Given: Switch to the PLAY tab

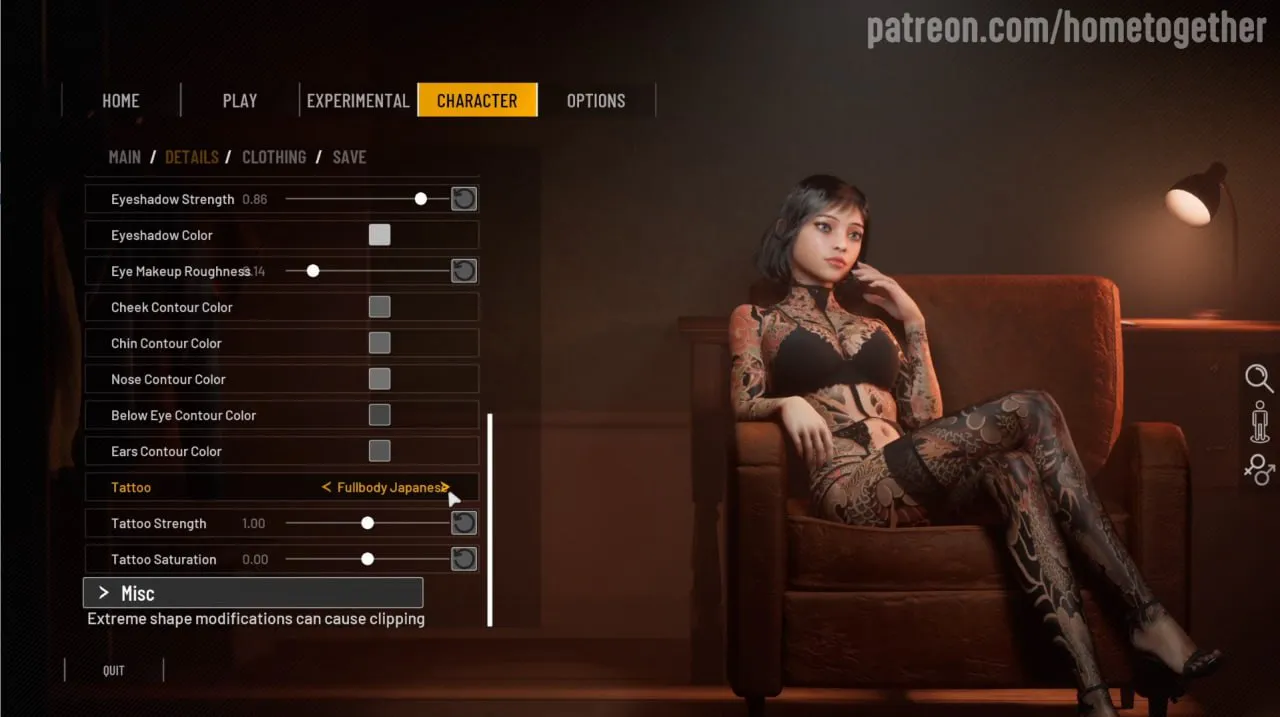Looking at the screenshot, I should click(240, 101).
